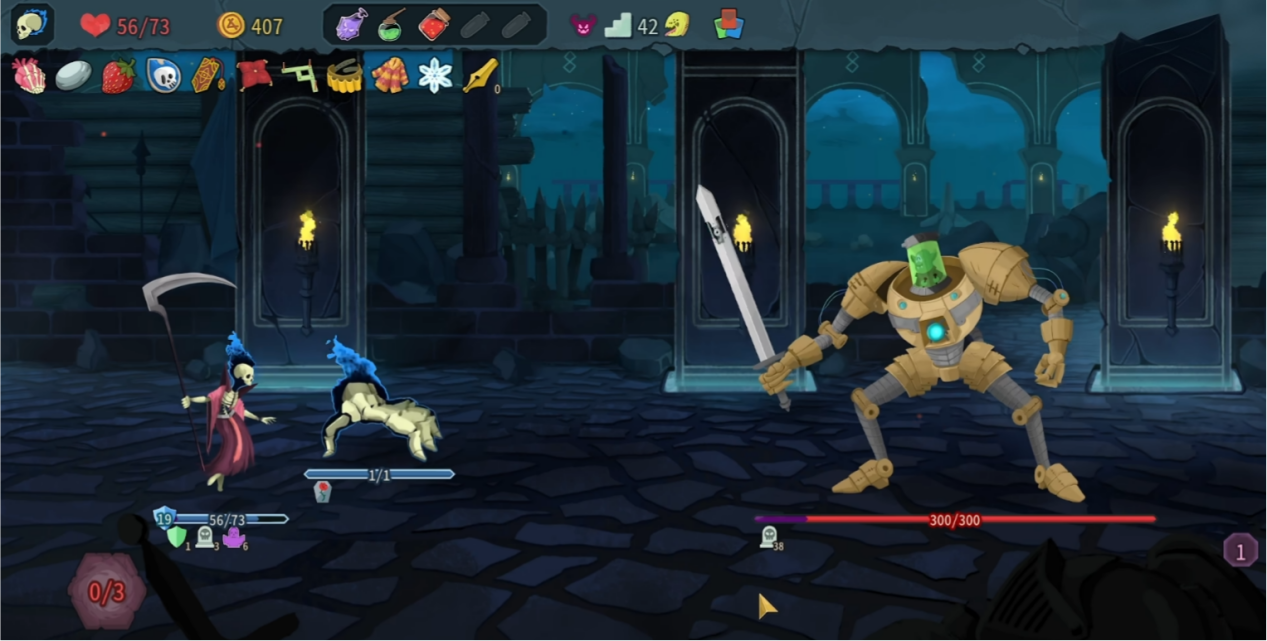View the strawberry relic
Image resolution: width=1267 pixels, height=641 pixels.
point(118,76)
